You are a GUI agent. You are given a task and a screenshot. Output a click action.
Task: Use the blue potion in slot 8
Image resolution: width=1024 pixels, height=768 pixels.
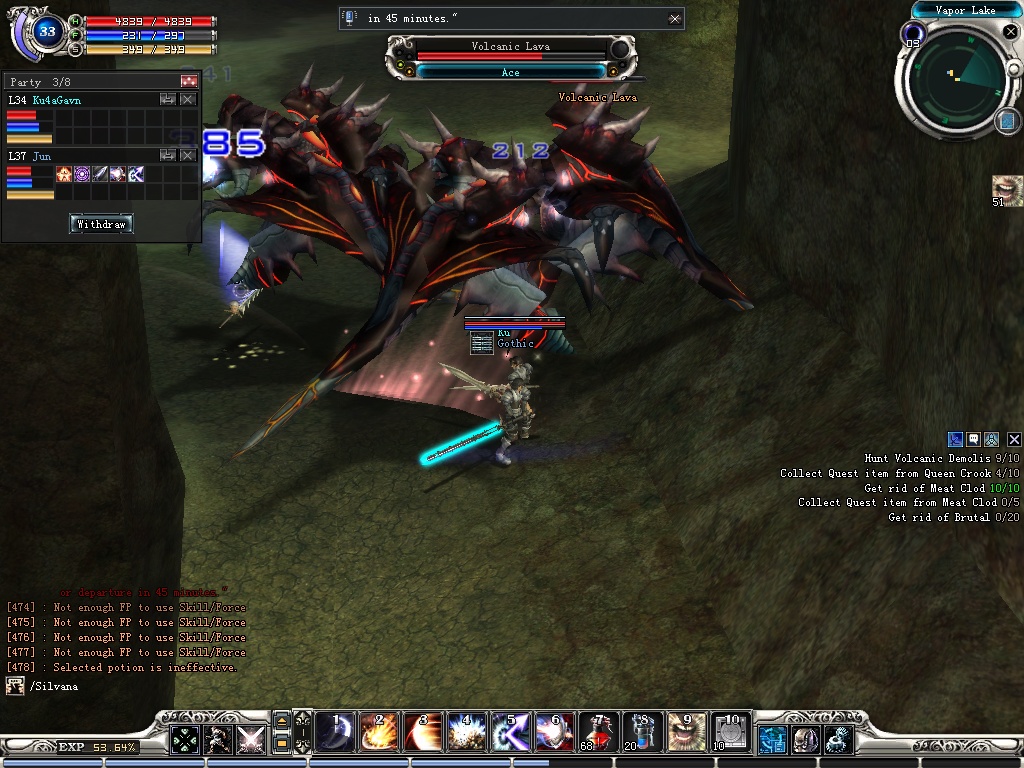click(642, 733)
